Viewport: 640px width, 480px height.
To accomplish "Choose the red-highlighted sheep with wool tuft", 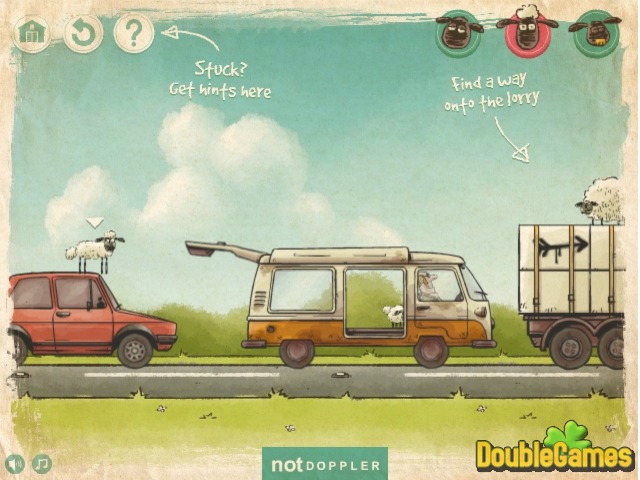I will (x=527, y=30).
